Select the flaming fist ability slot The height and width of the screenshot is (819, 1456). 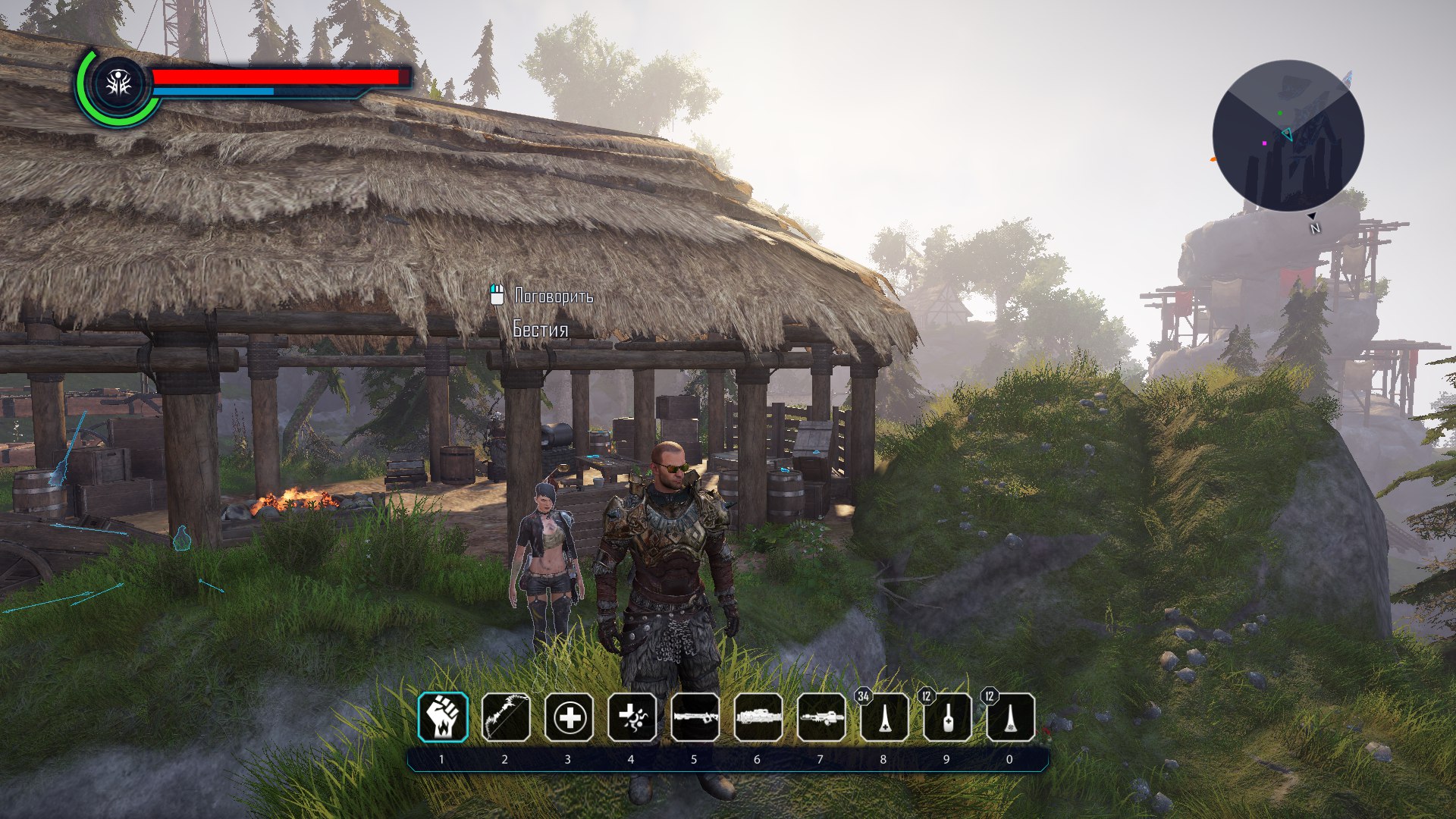point(443,717)
